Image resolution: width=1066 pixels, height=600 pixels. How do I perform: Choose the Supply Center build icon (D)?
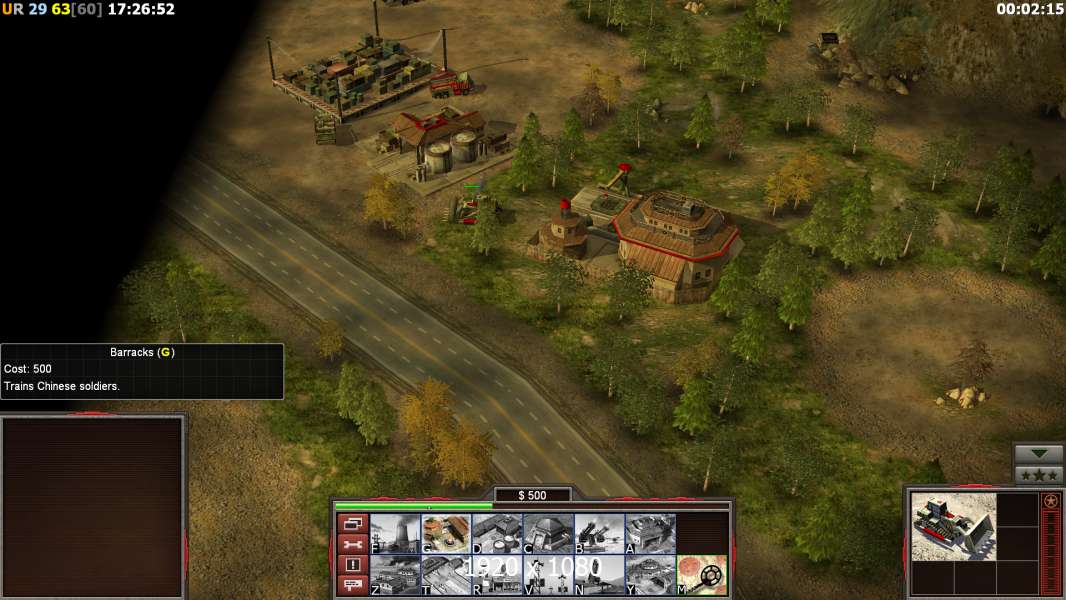[x=497, y=534]
